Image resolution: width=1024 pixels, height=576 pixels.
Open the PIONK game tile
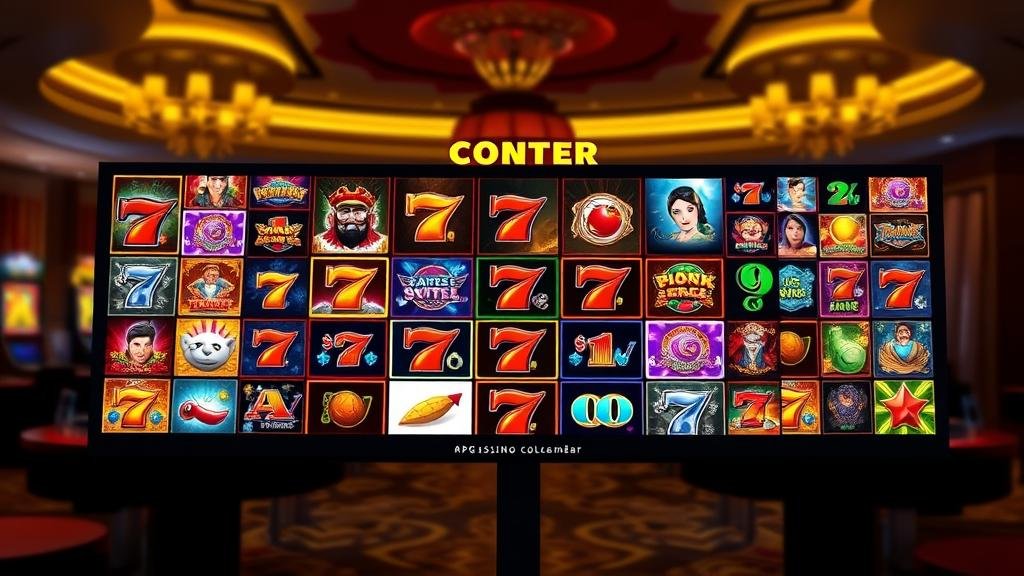pyautogui.click(x=684, y=288)
